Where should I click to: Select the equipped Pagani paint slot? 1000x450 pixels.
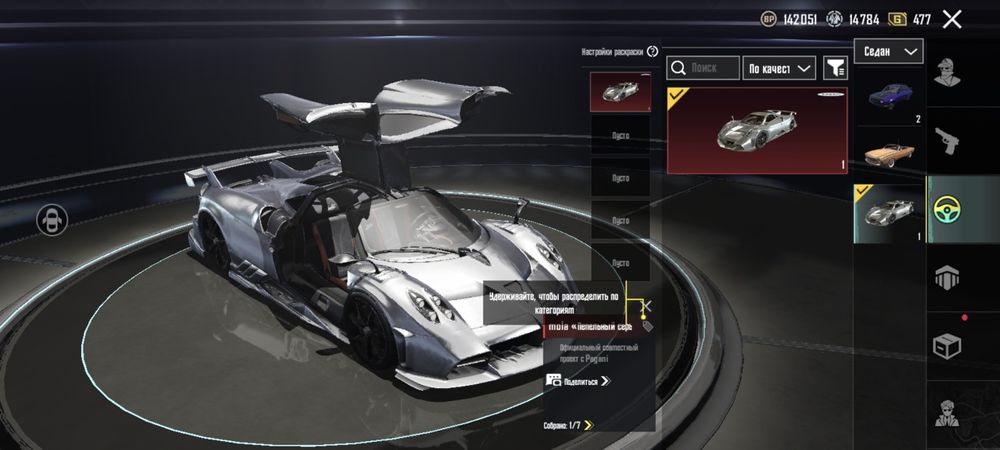click(x=619, y=93)
